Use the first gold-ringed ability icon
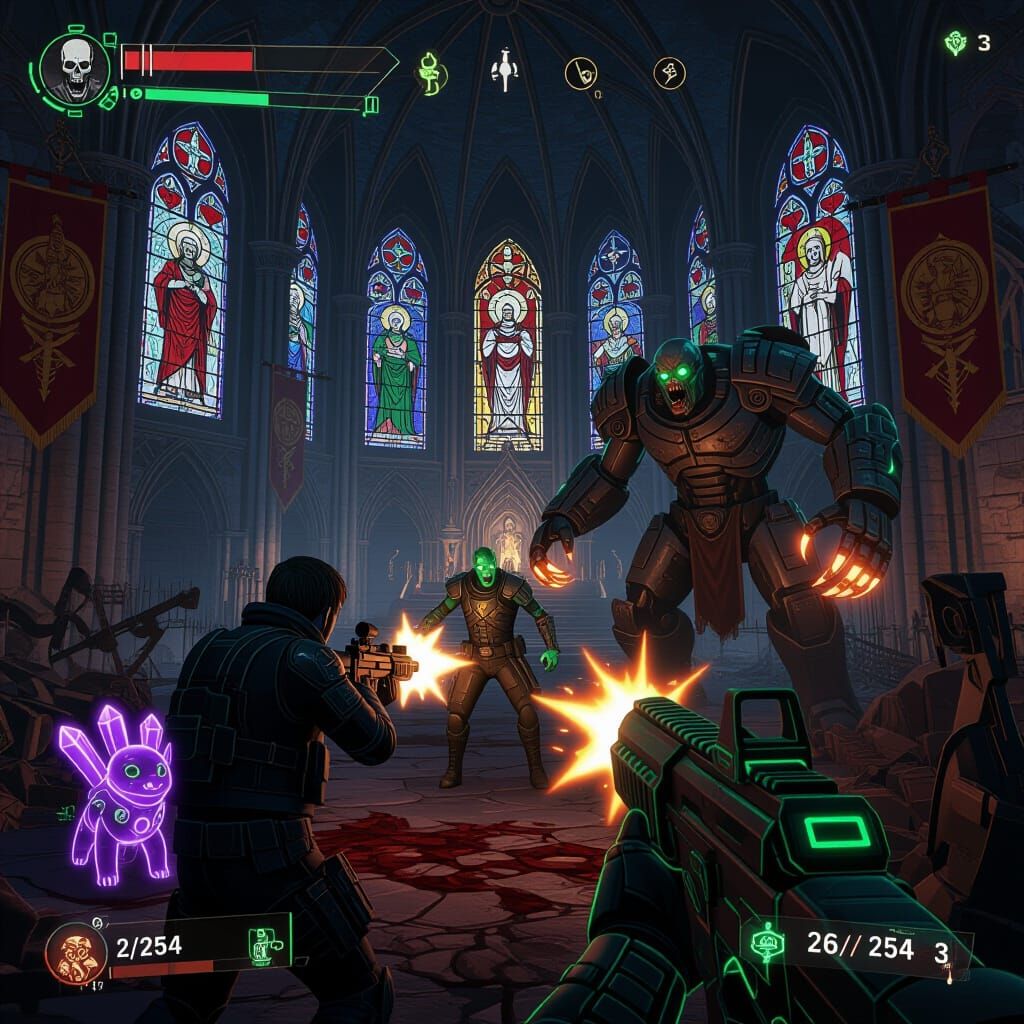This screenshot has height=1024, width=1024. click(580, 73)
